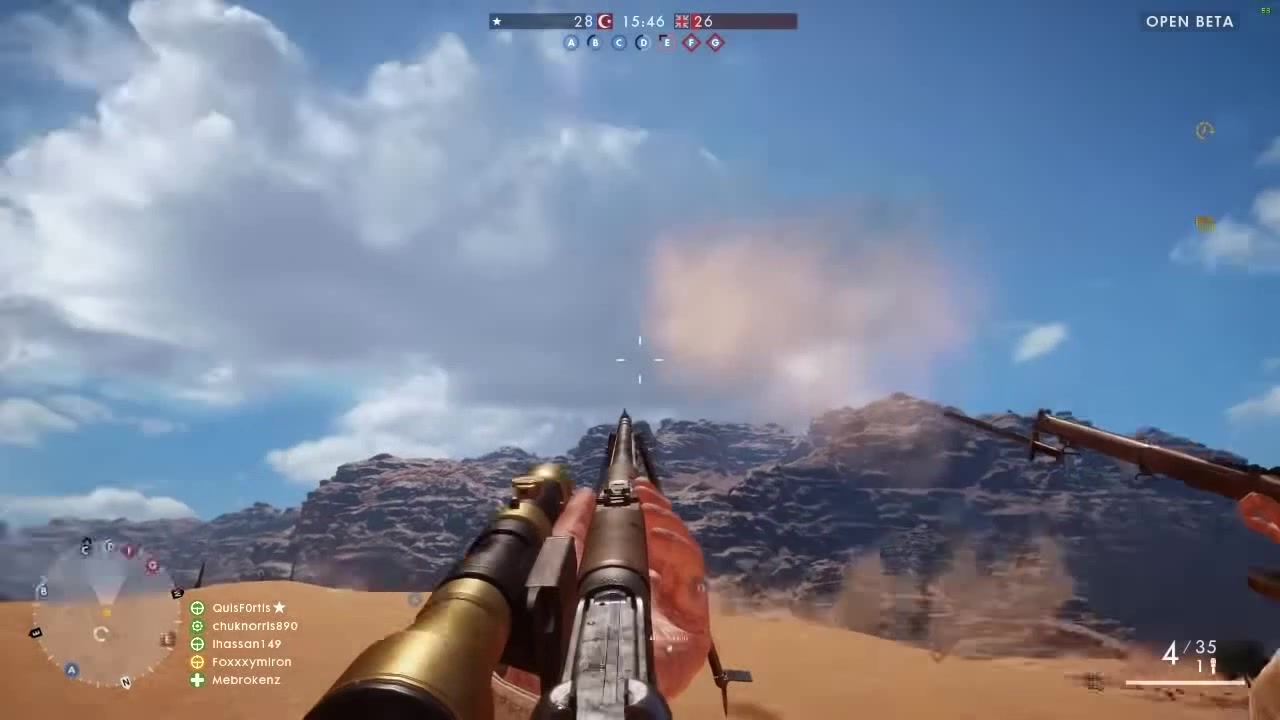
Task: Expand objective D's capture progress circle
Action: 643,42
